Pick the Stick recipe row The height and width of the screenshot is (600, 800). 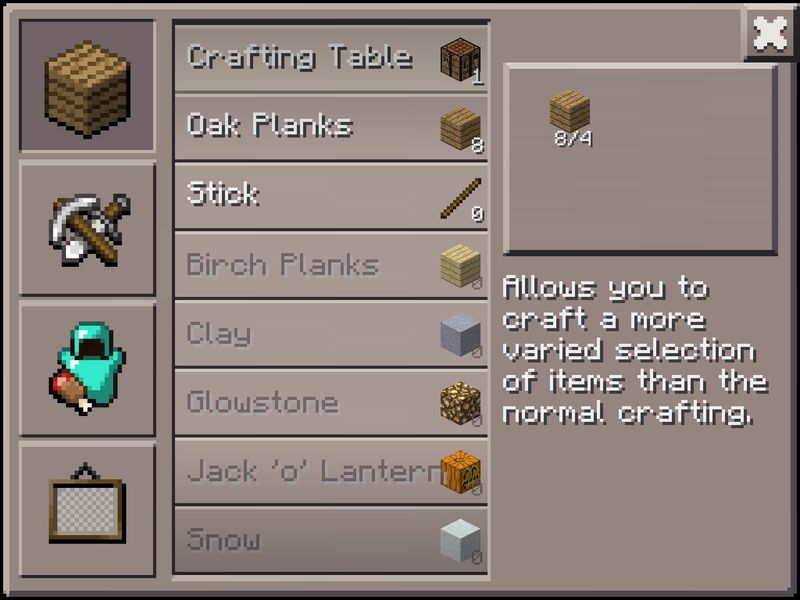331,196
